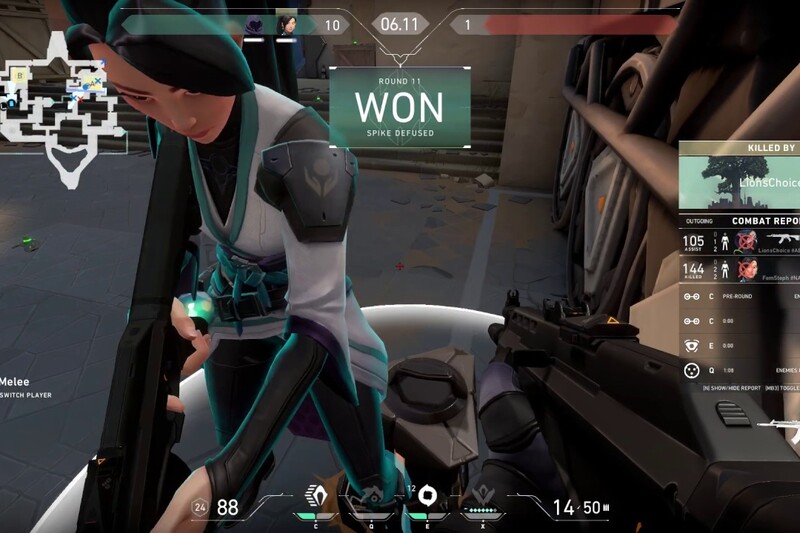
Task: Select the LionsChoice 105 assist combat row
Action: pyautogui.click(x=740, y=241)
